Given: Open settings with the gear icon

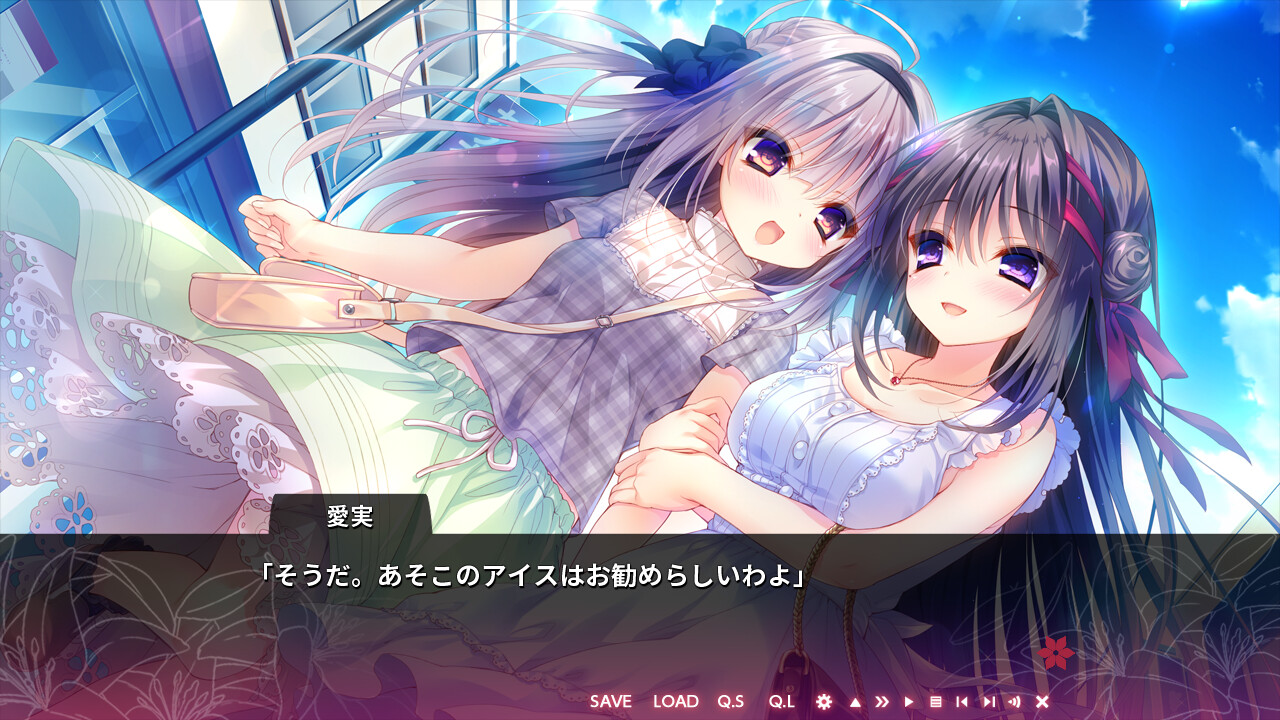Looking at the screenshot, I should (x=824, y=702).
